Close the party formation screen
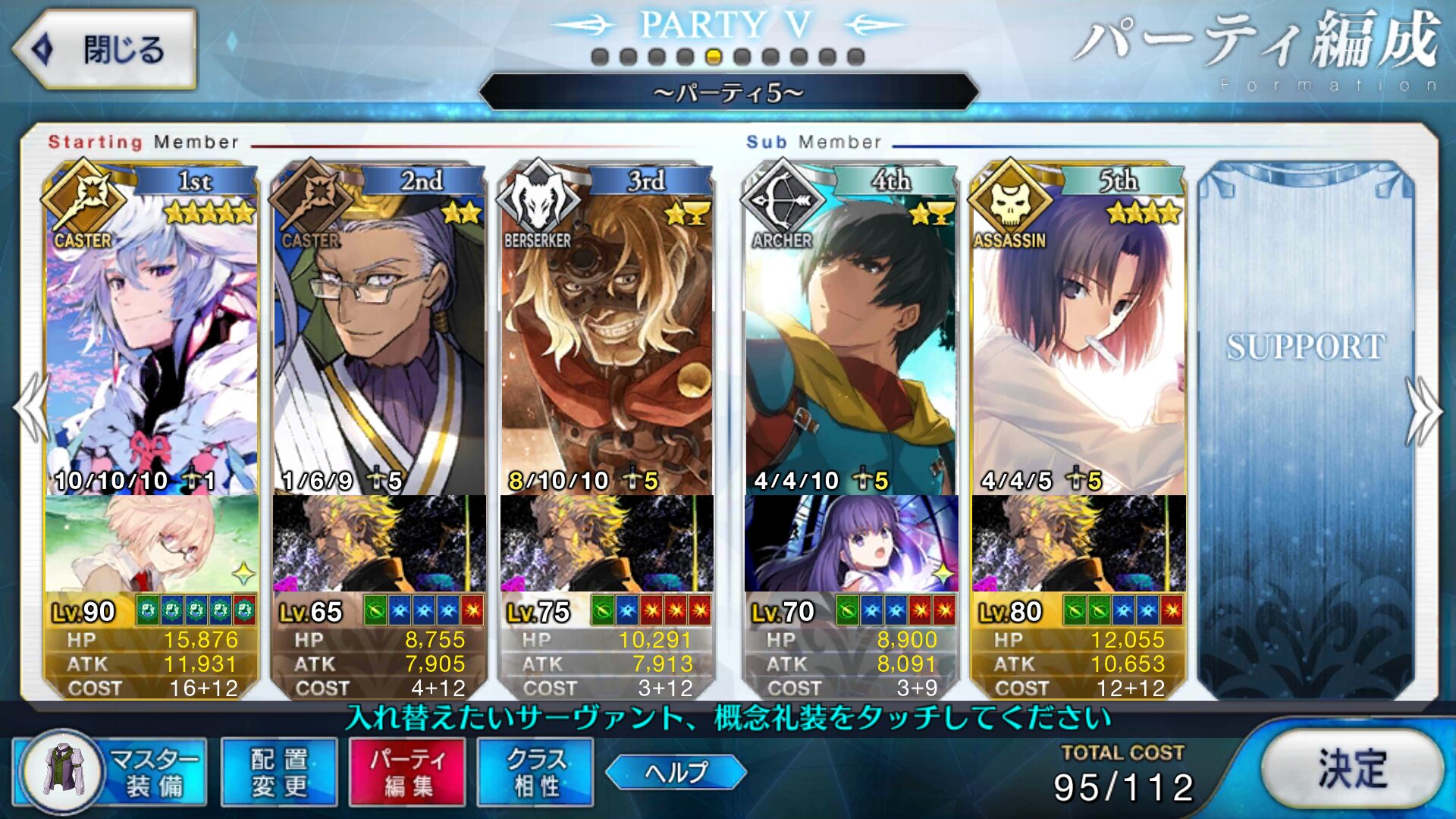Screen dimensions: 1456x819 tap(105, 50)
